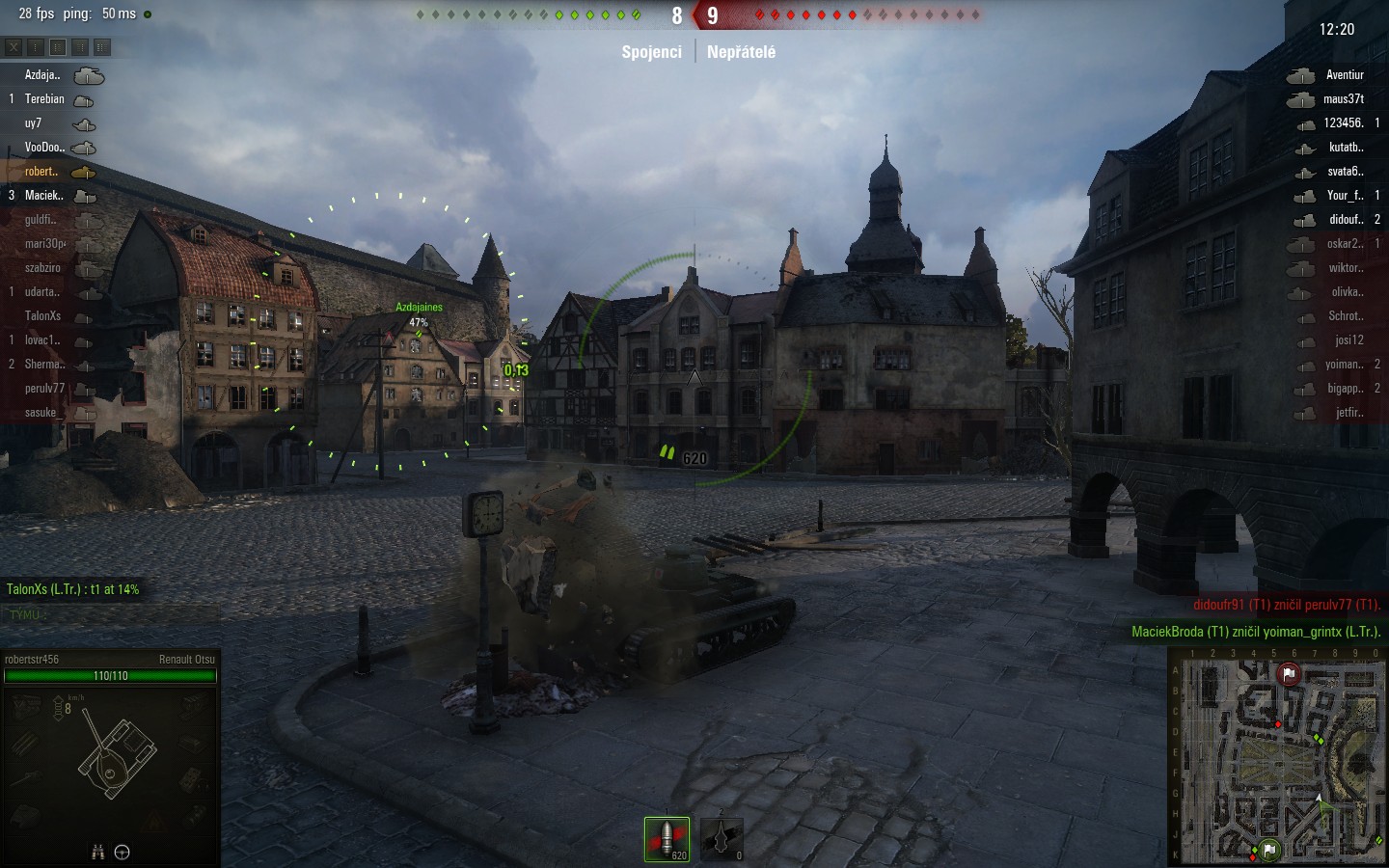The image size is (1389, 868).
Task: Select kutatb.. in the enemy team list
Action: (1346, 148)
